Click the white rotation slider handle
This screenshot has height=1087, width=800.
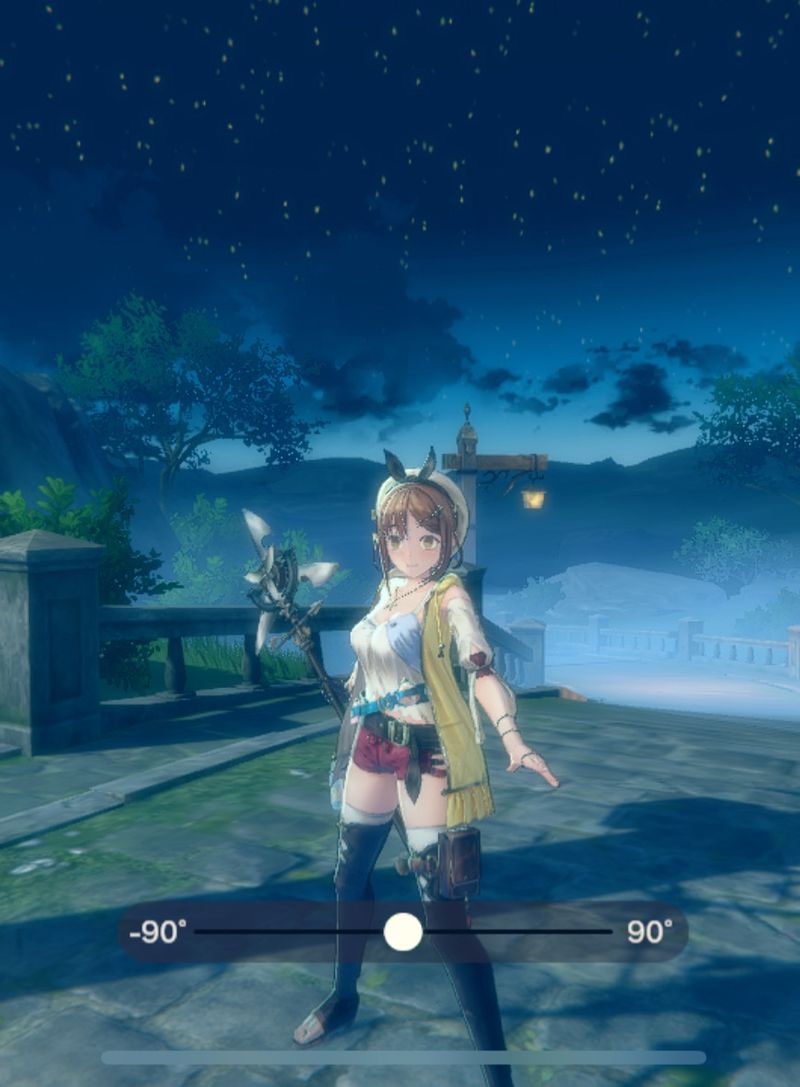pos(403,932)
